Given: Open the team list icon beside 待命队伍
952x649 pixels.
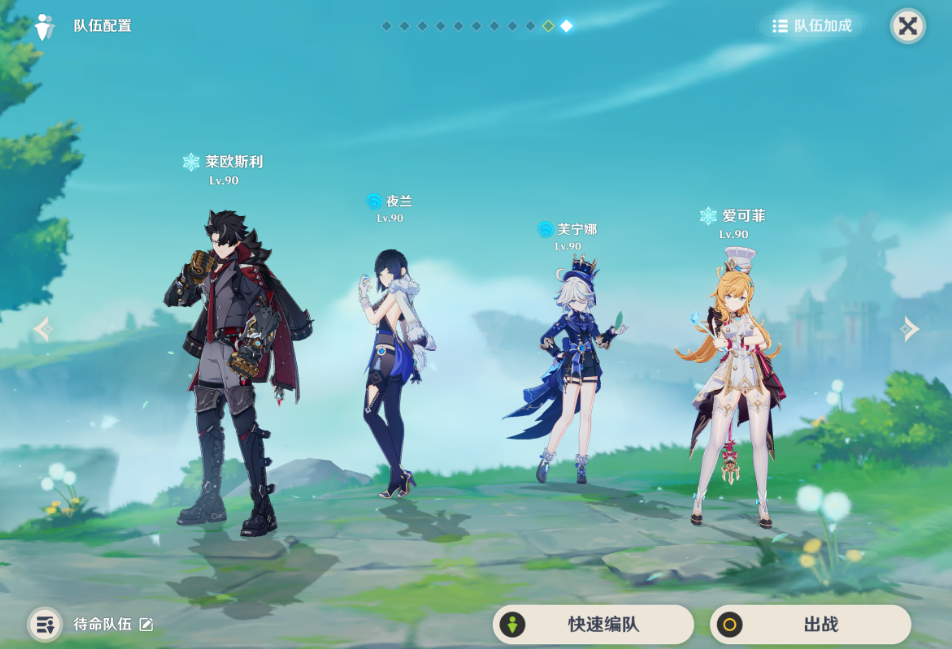Looking at the screenshot, I should click(x=44, y=625).
